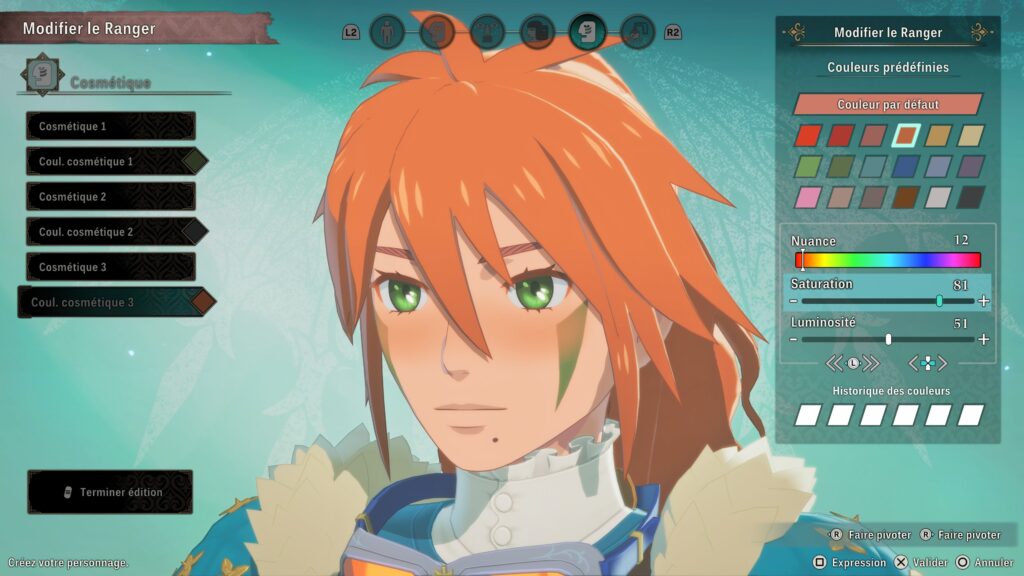This screenshot has width=1024, height=576.
Task: Apply the Couleur par défaut button
Action: (x=888, y=104)
